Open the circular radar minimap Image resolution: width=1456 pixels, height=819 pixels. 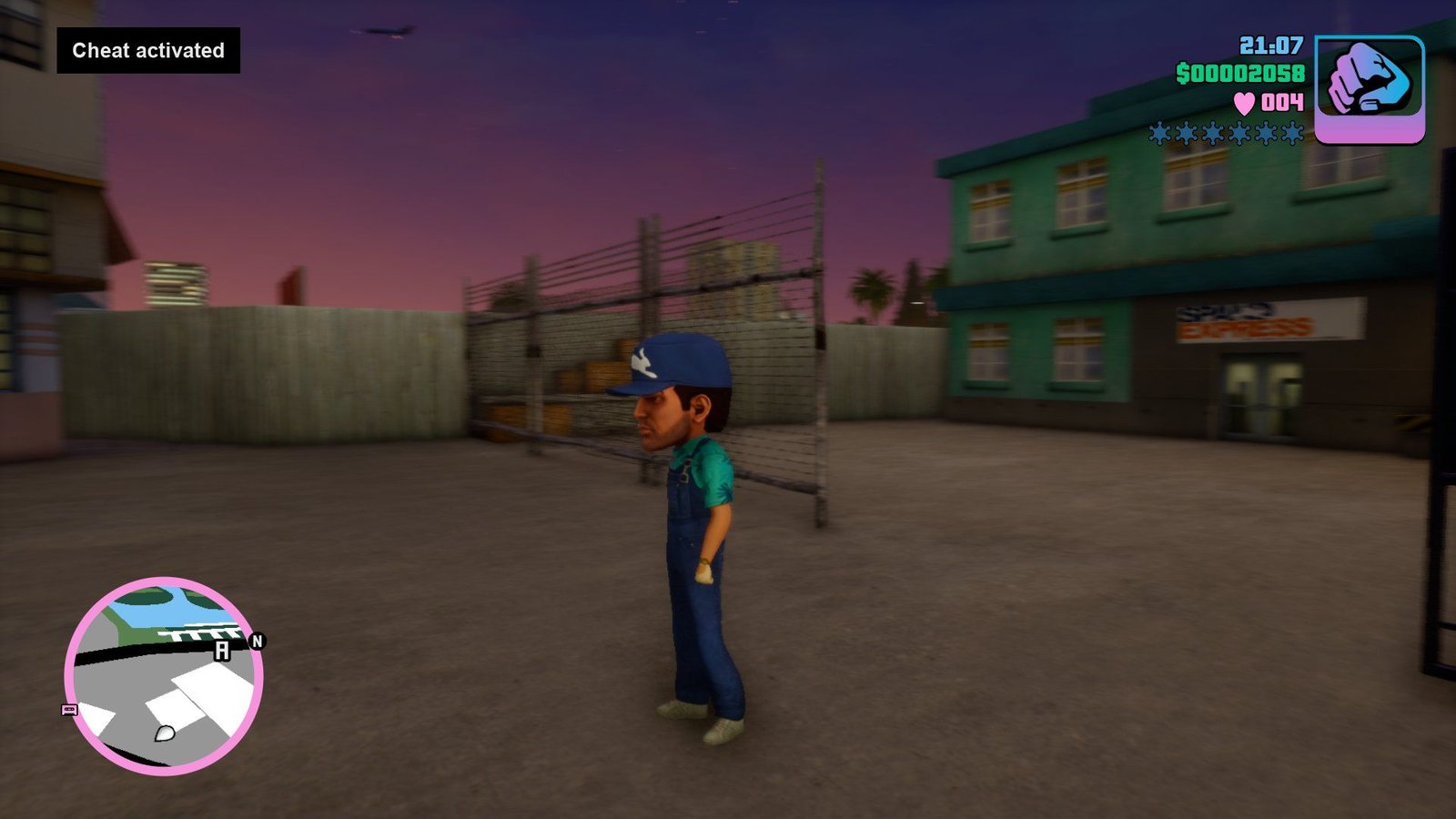pyautogui.click(x=164, y=676)
